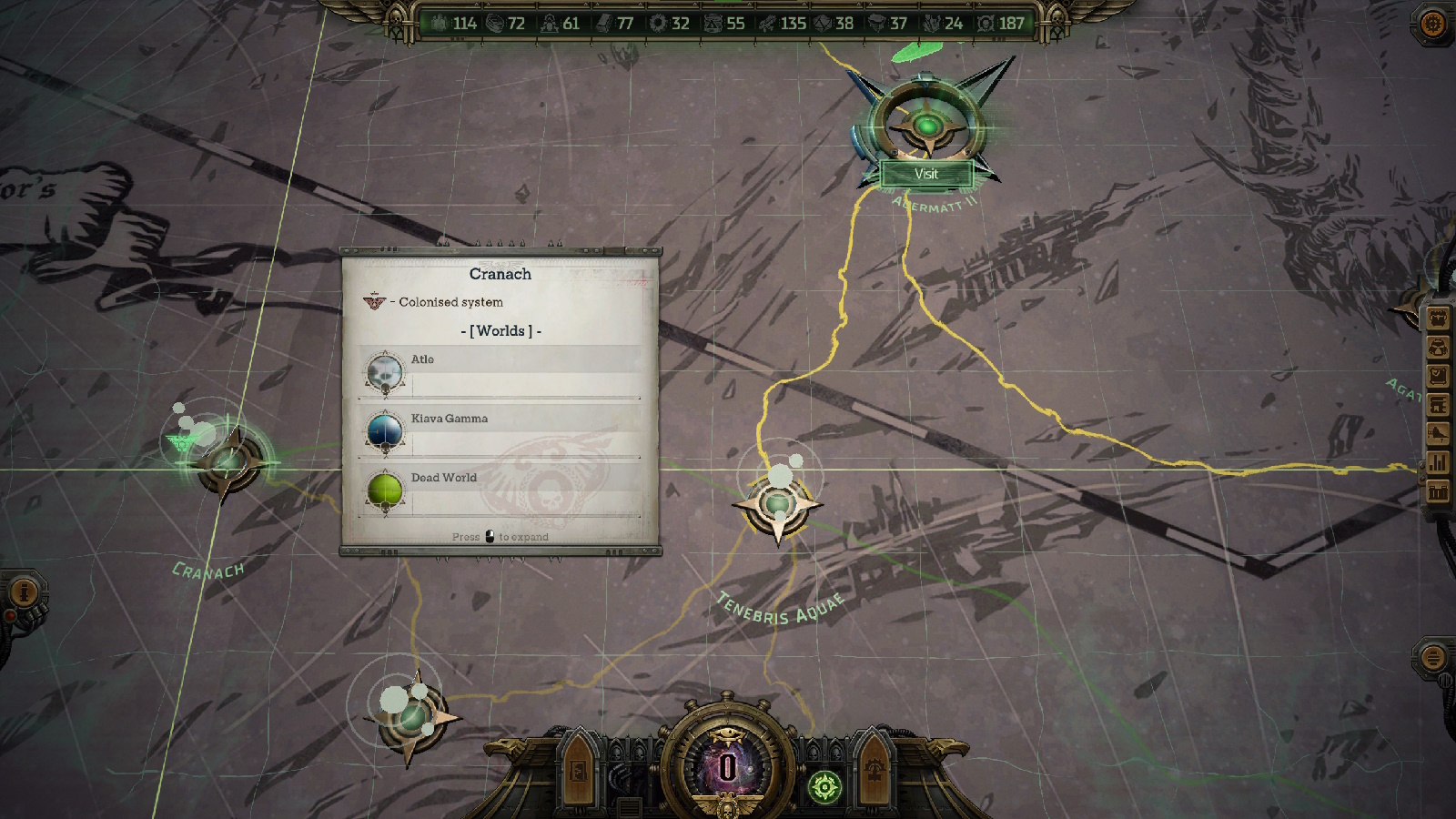Open the top-right gear settings button
Screen dimensions: 1456x819
[x=1432, y=24]
